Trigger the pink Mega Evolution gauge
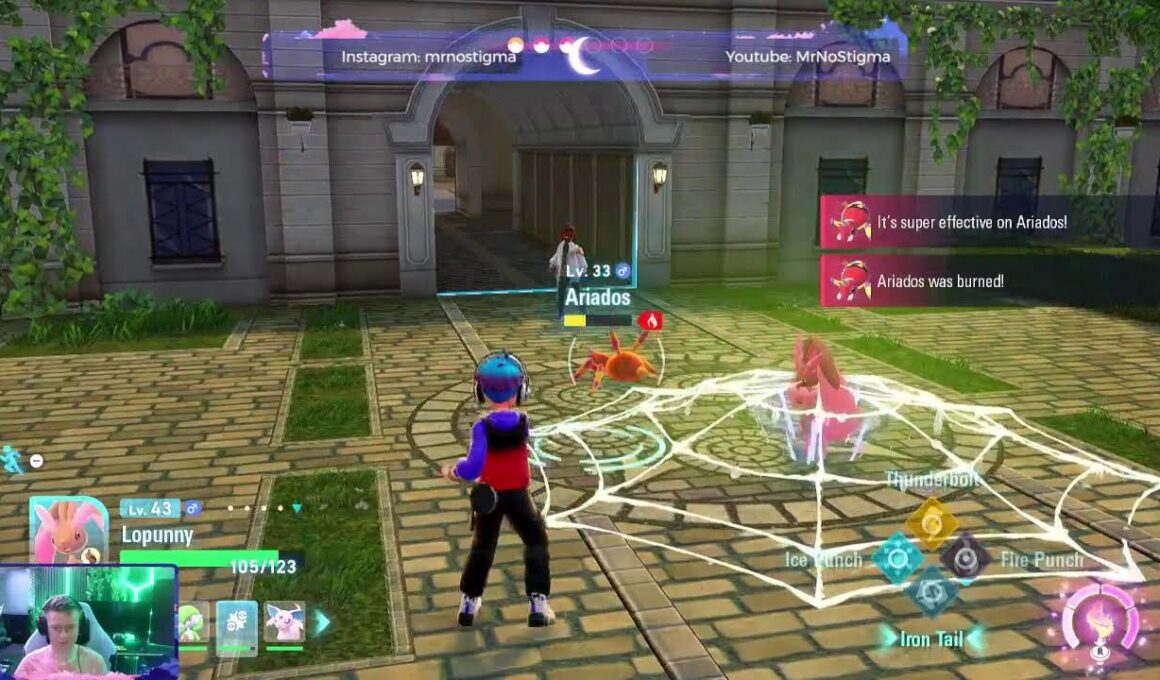1160x680 pixels. click(x=1100, y=624)
